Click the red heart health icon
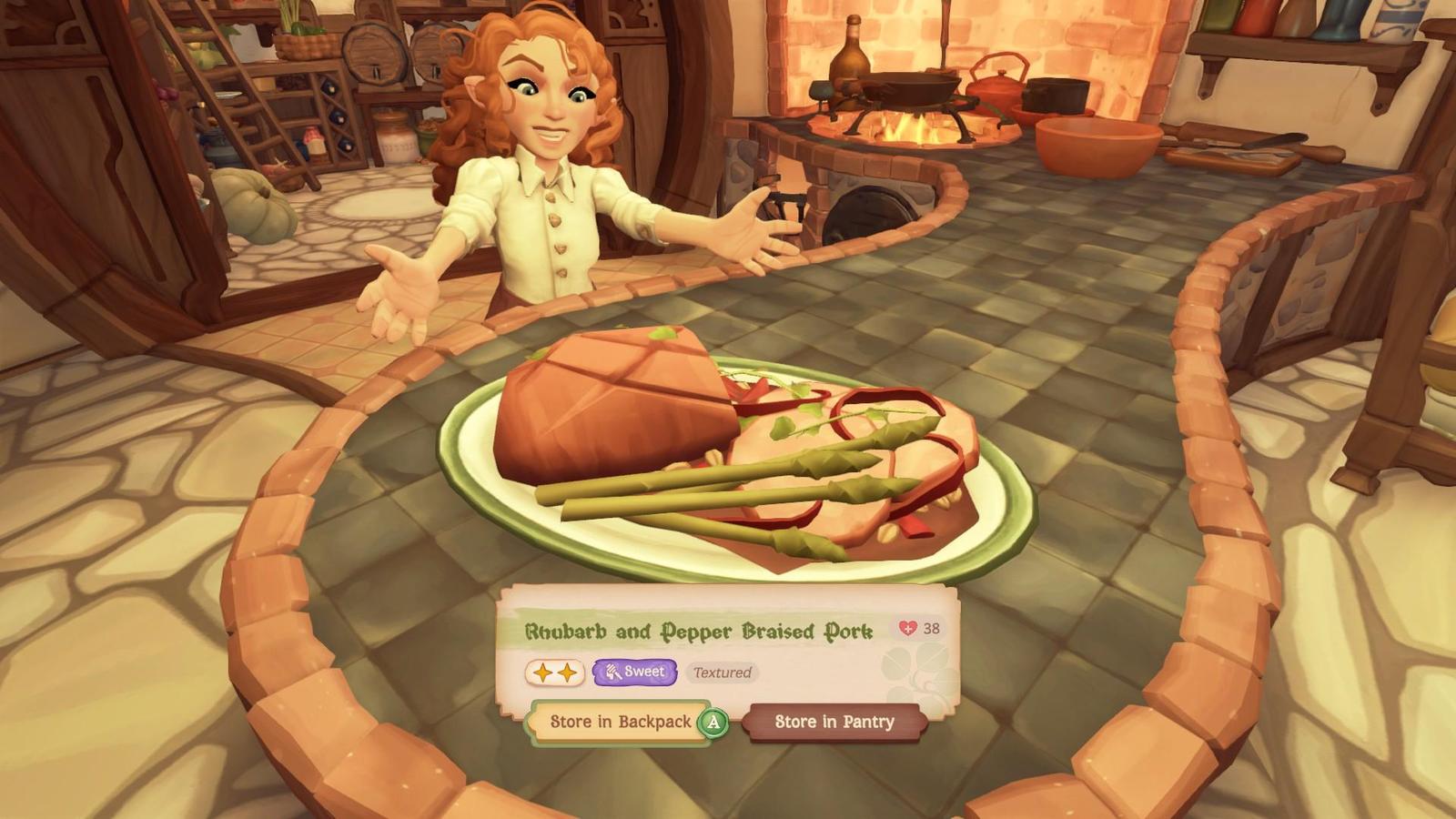Viewport: 1456px width, 819px height. click(907, 629)
